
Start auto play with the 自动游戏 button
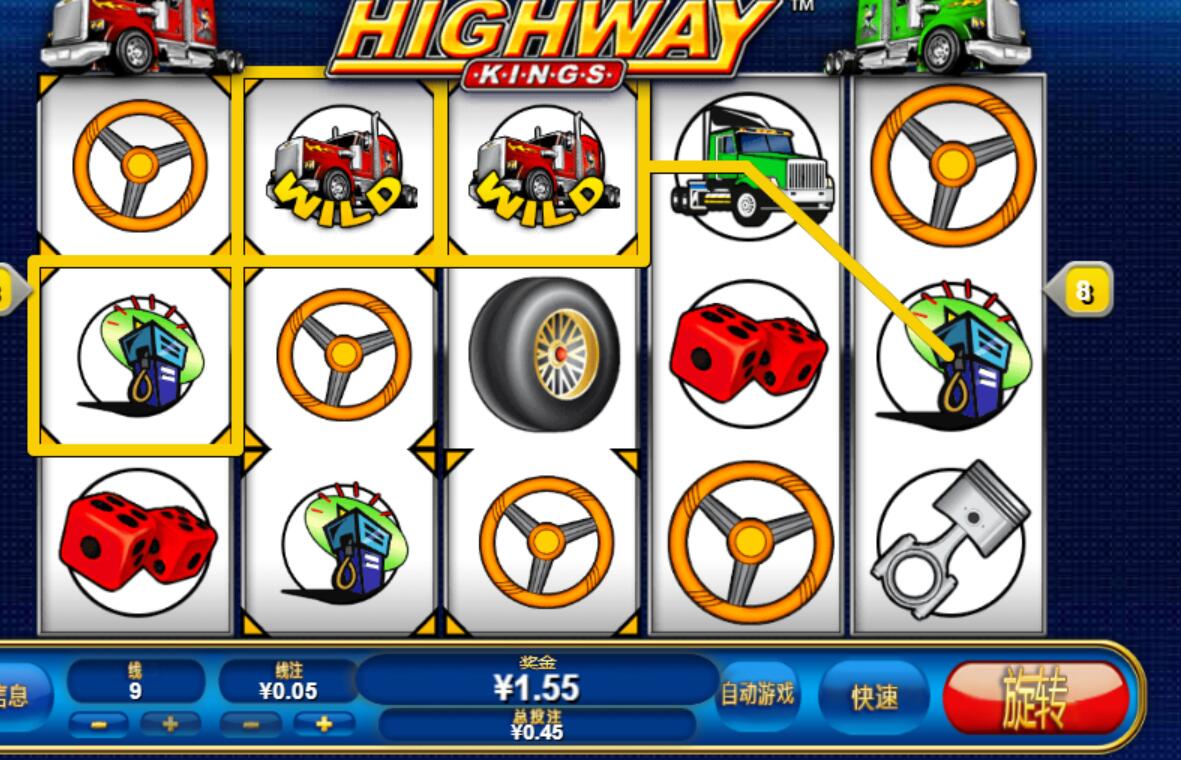point(758,693)
